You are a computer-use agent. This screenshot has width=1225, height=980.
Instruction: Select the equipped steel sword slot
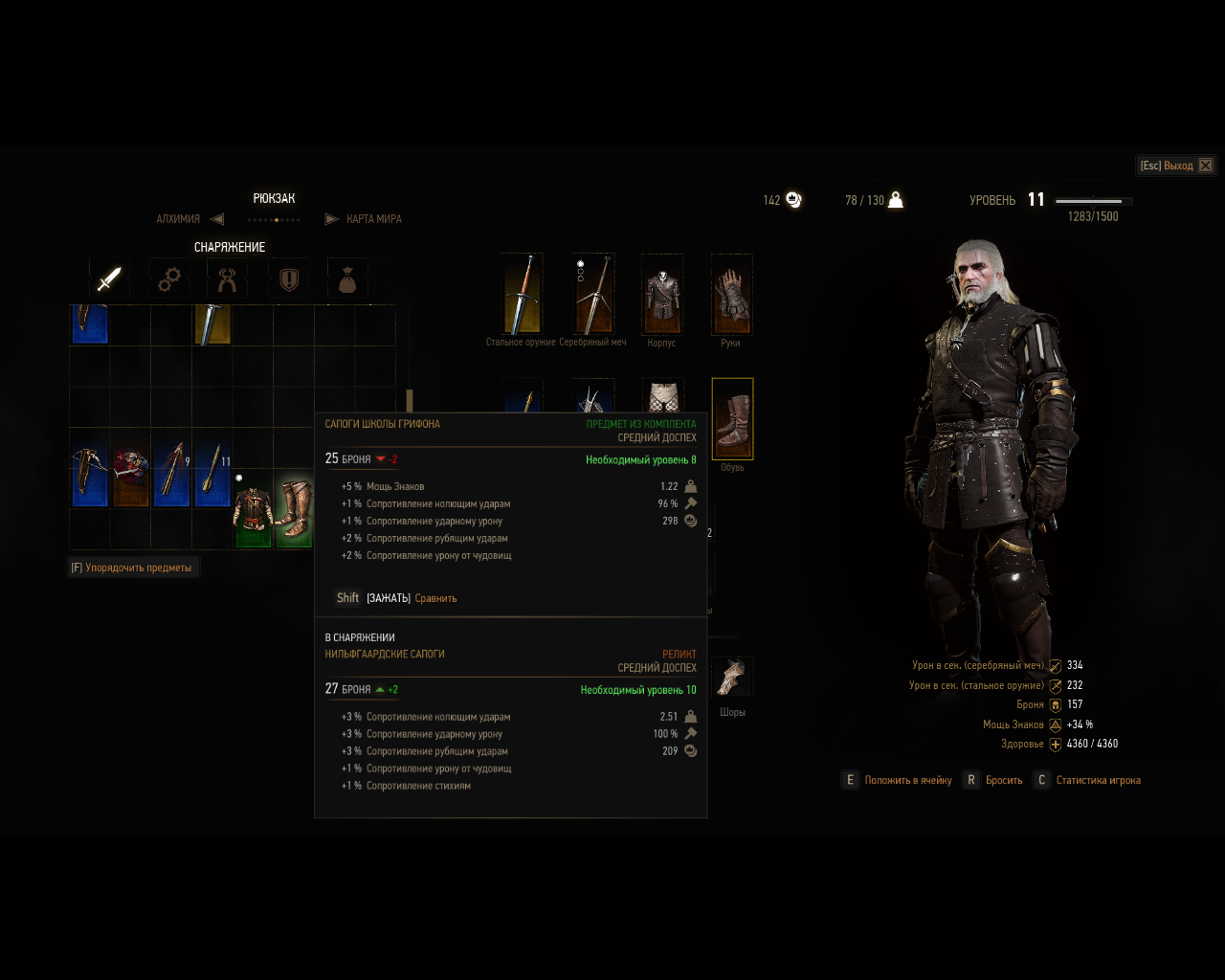[523, 294]
